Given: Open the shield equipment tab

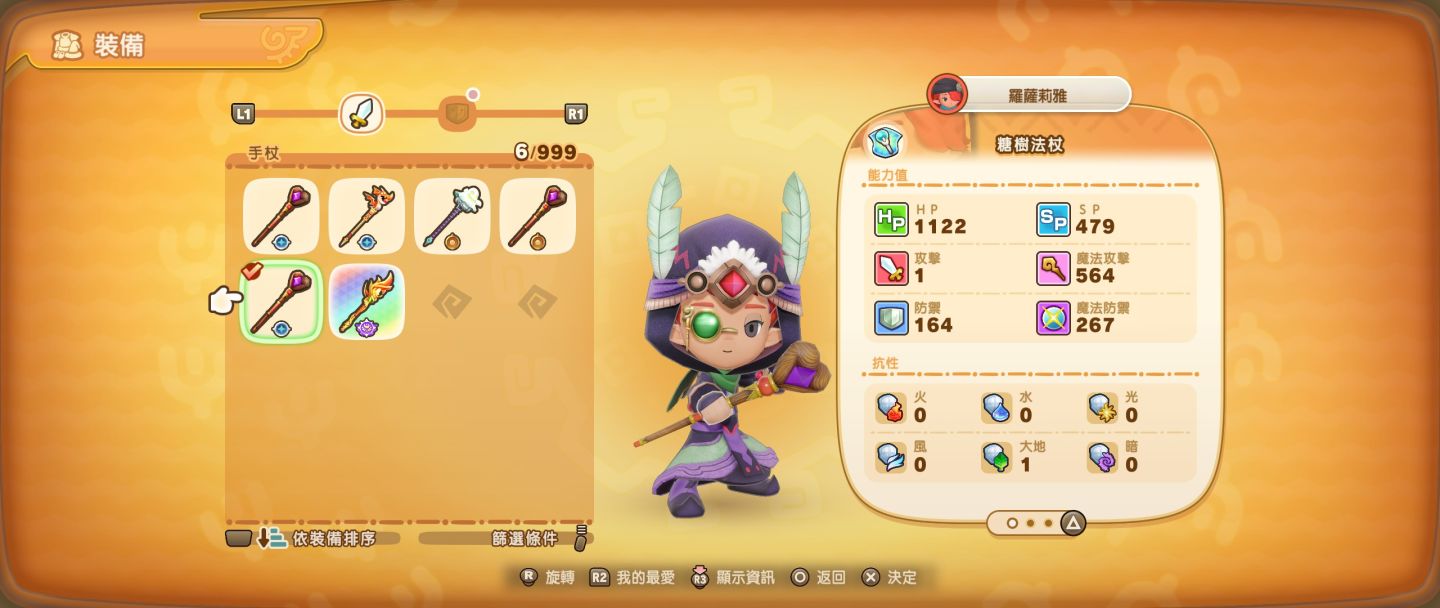Looking at the screenshot, I should tap(455, 114).
